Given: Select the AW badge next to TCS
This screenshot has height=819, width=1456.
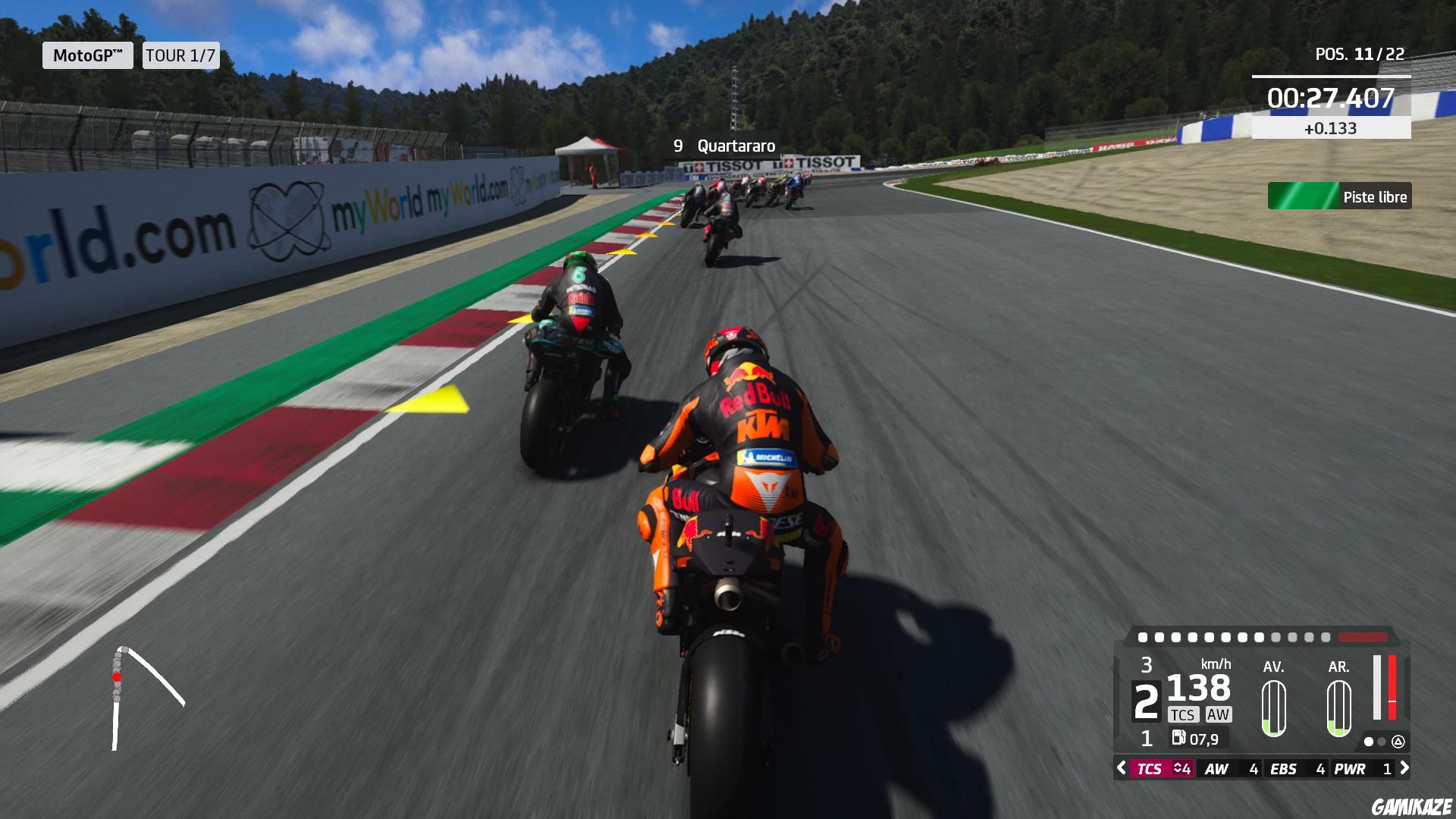Looking at the screenshot, I should [1219, 714].
